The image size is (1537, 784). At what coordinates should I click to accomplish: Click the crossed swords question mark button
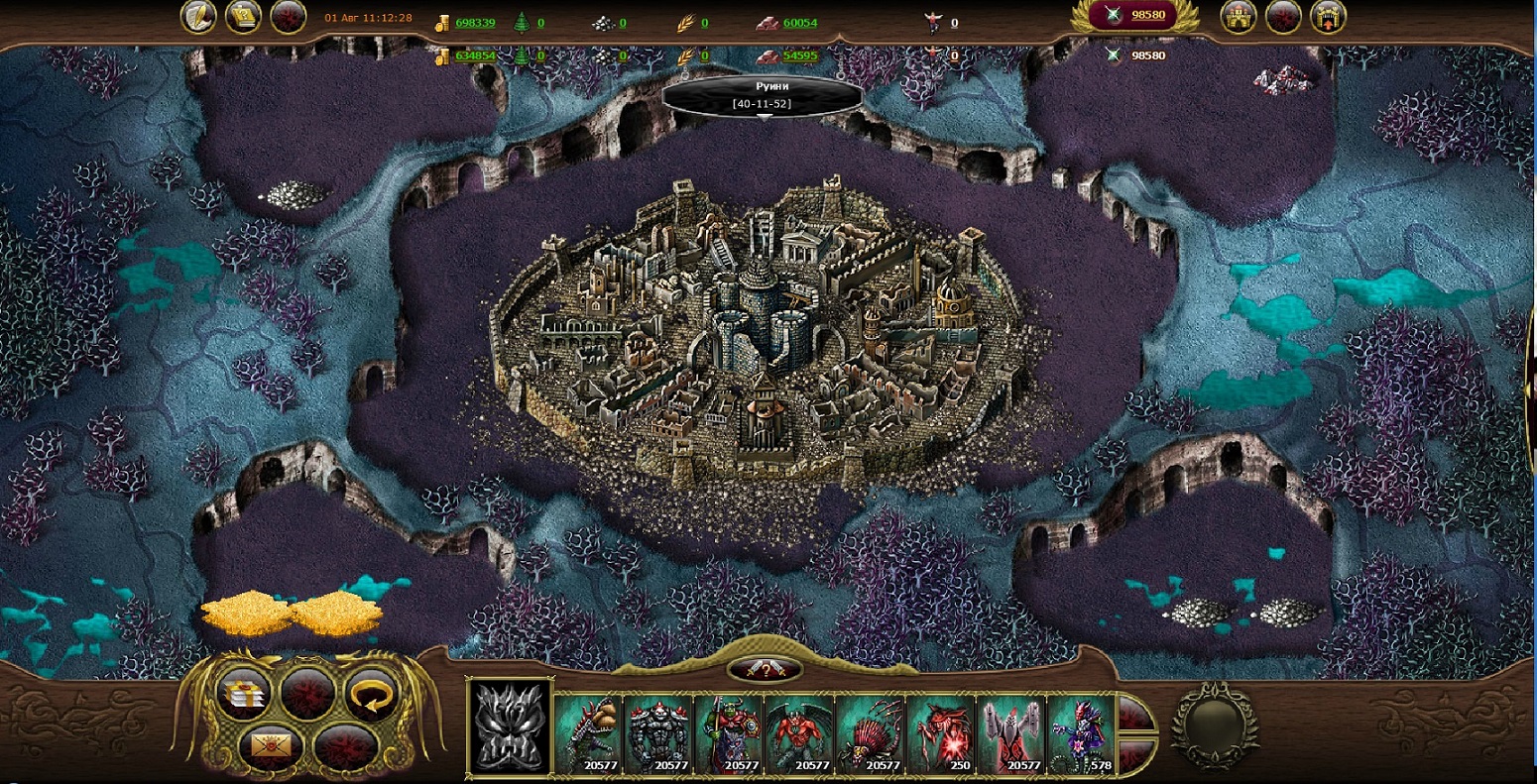click(x=763, y=669)
